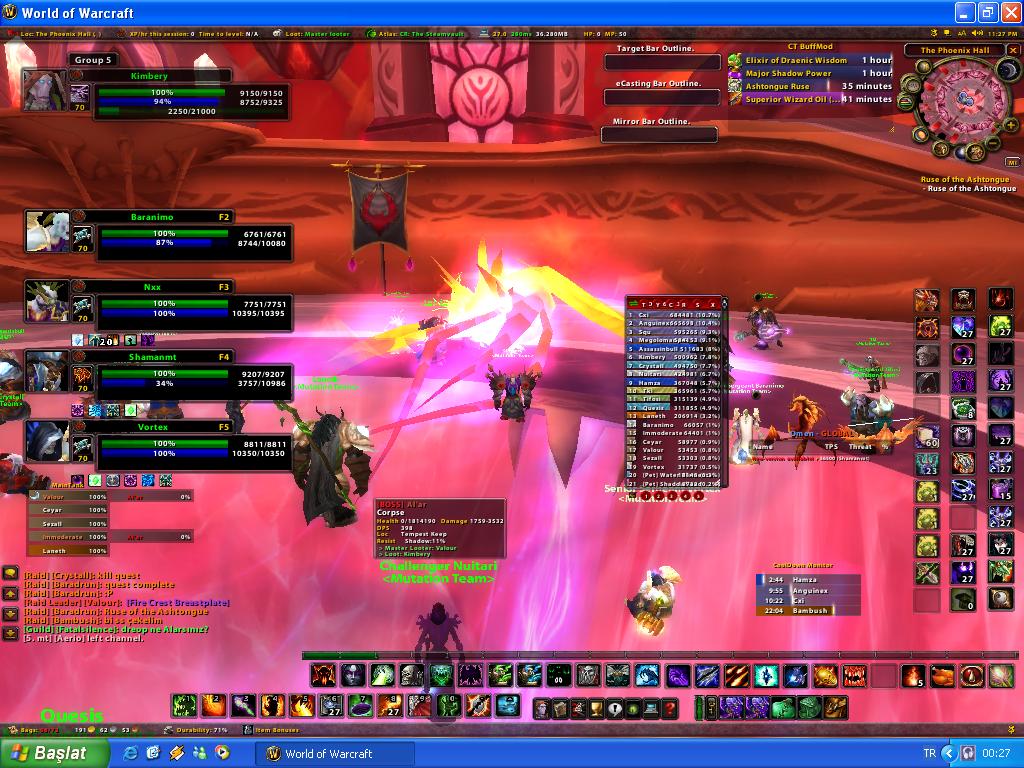Click the Elixir of Draenic Wisdom buff
Screen dimensions: 1024x768
pos(796,60)
